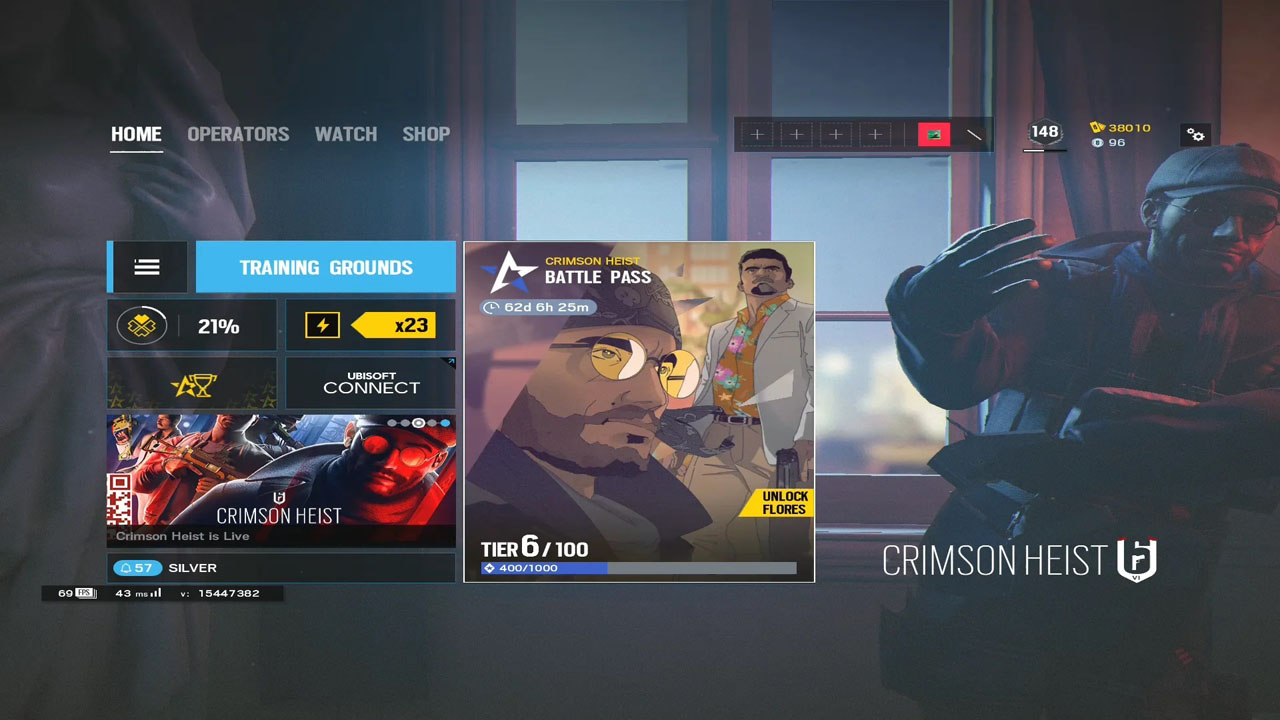Click the battle pass booster lightning icon

pos(322,325)
